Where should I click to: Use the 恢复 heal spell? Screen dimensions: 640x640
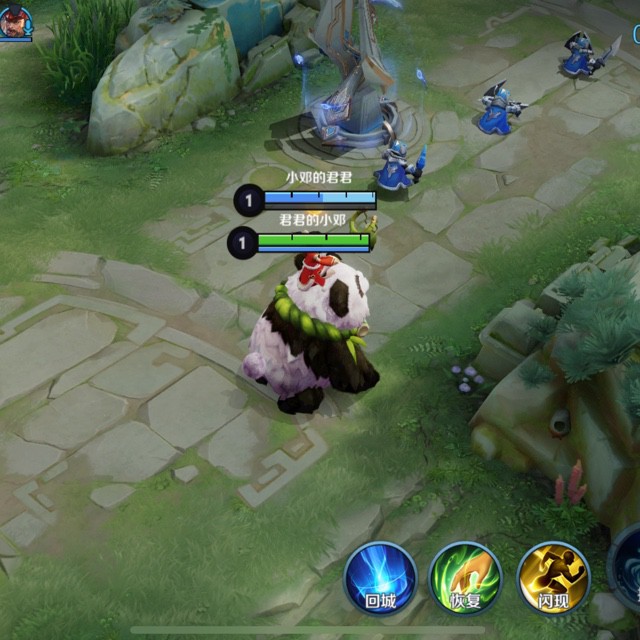pyautogui.click(x=465, y=577)
